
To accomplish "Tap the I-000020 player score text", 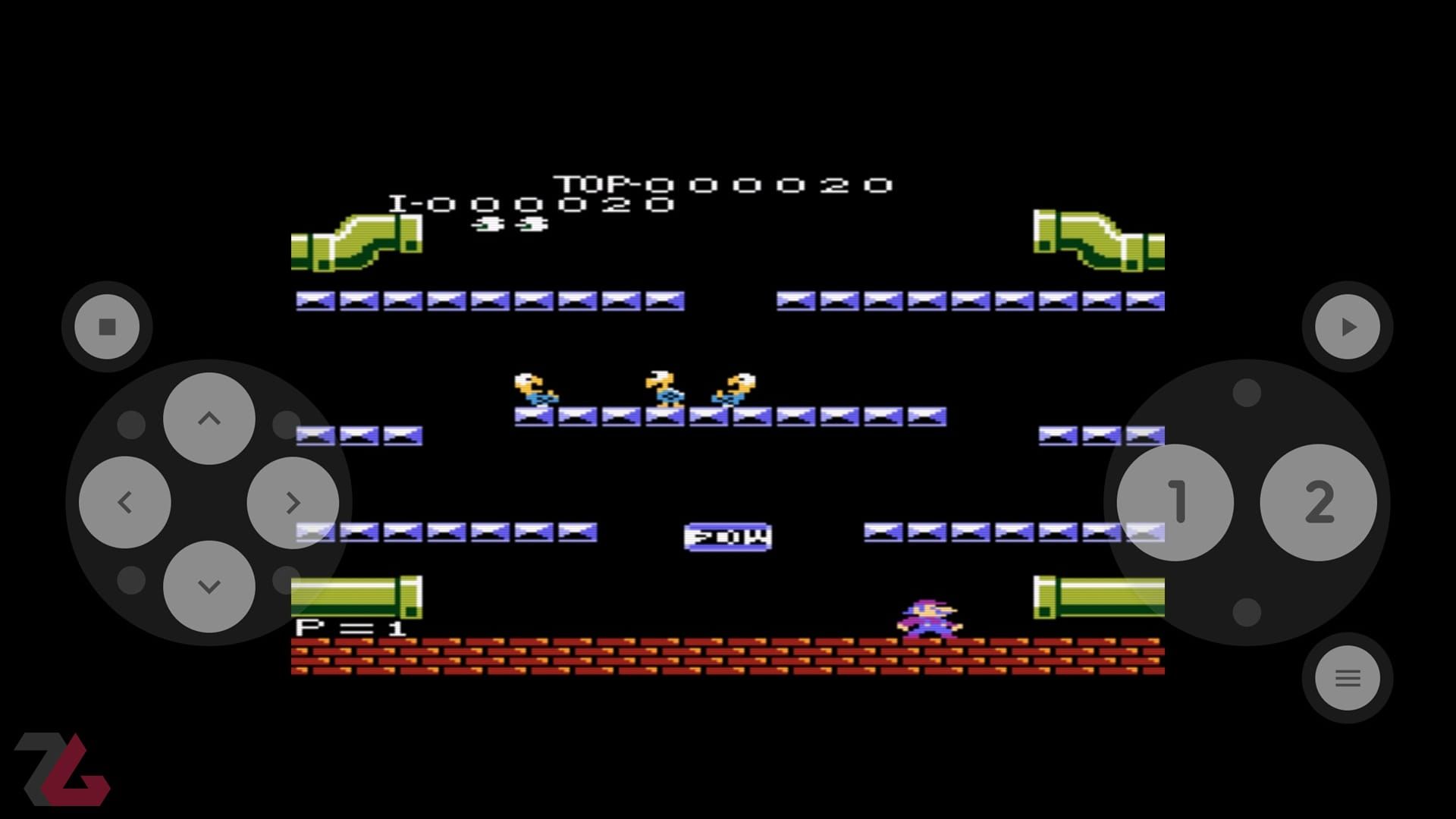I will (x=531, y=205).
